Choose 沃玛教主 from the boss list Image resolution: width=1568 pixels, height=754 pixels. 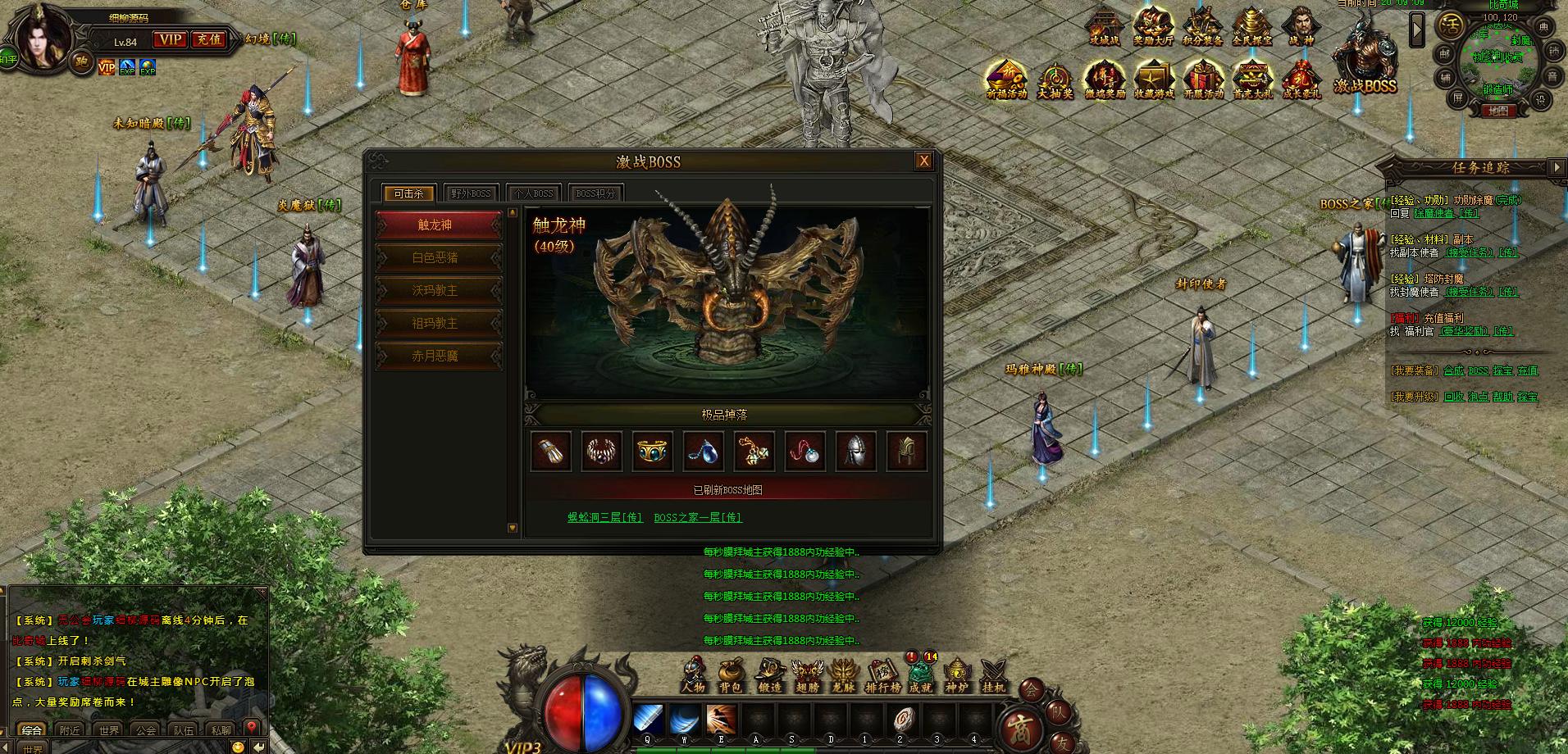[435, 290]
